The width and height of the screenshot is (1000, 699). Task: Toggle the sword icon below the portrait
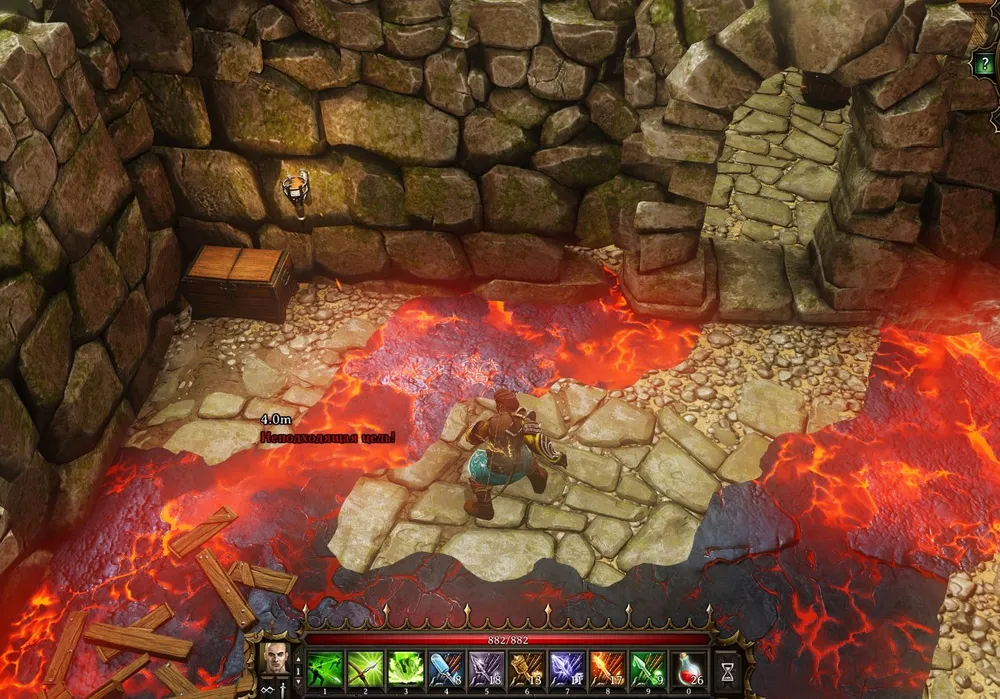pyautogui.click(x=284, y=689)
